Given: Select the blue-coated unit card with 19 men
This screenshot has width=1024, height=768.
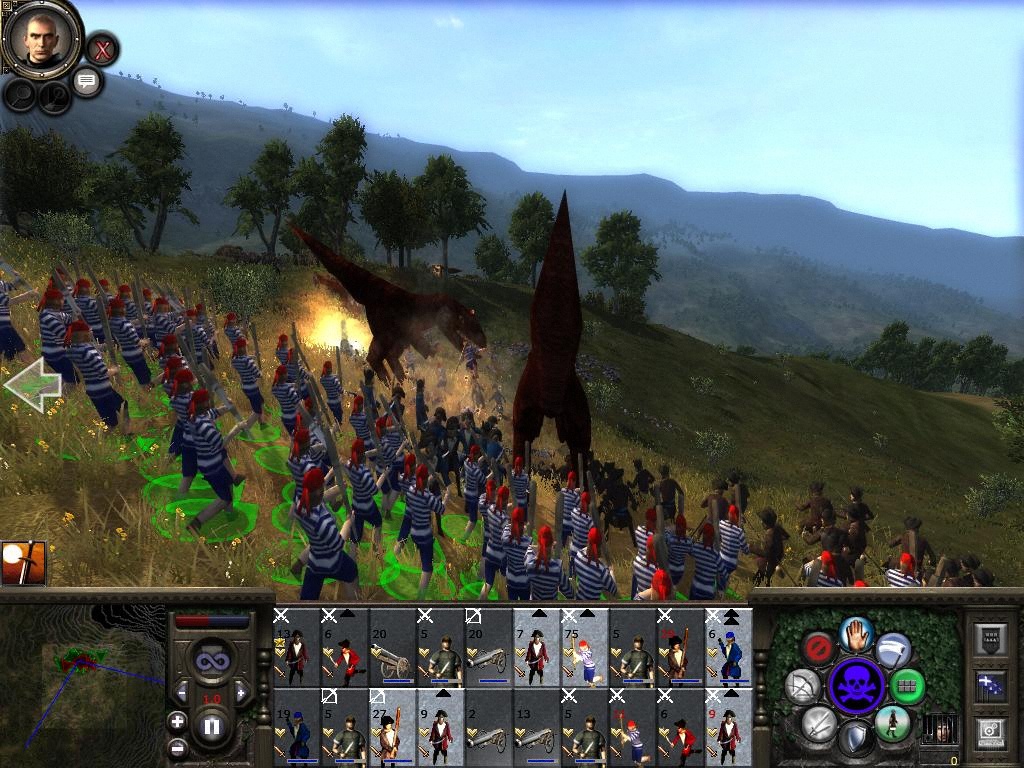Looking at the screenshot, I should click(x=296, y=727).
